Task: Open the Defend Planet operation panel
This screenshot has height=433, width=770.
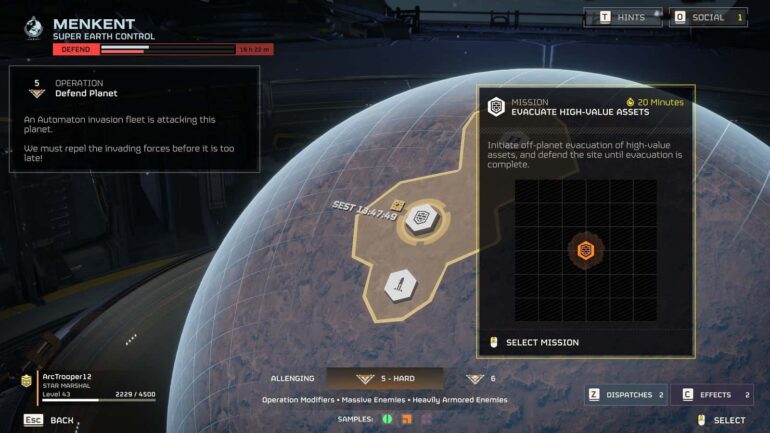Action: pos(134,88)
